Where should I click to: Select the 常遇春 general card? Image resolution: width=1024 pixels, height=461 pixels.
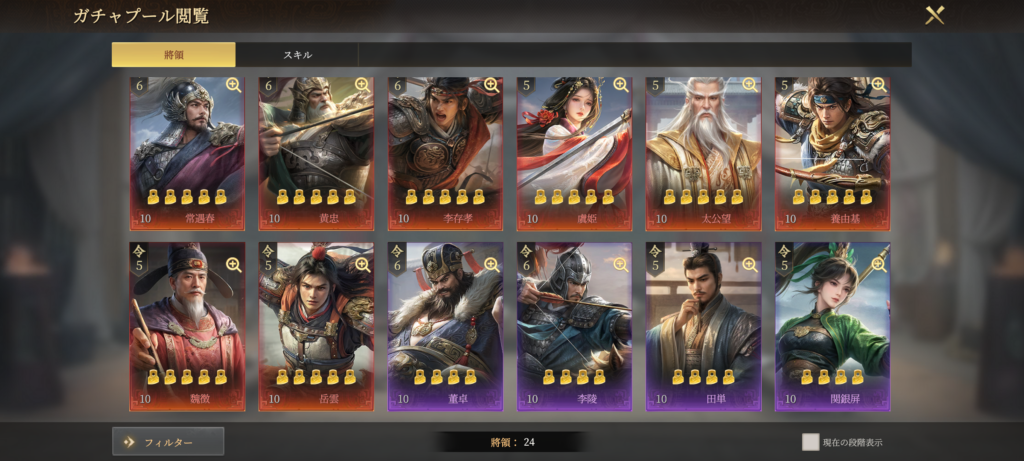pyautogui.click(x=187, y=153)
